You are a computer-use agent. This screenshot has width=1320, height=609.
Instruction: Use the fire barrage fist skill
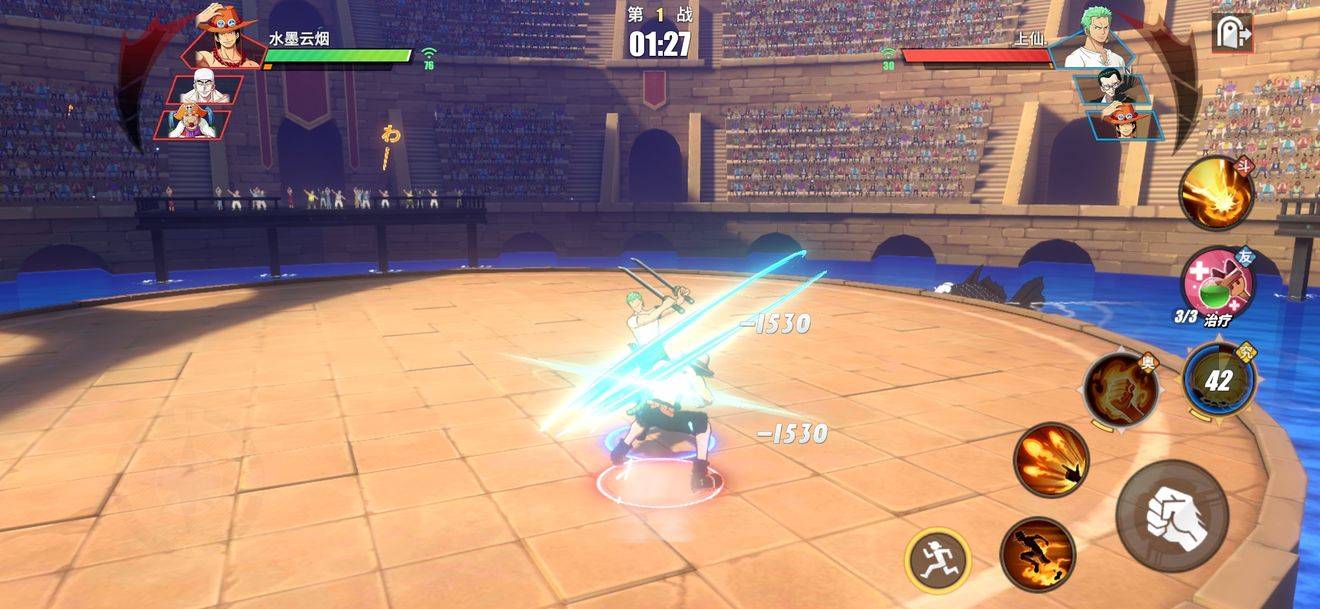tap(1050, 460)
